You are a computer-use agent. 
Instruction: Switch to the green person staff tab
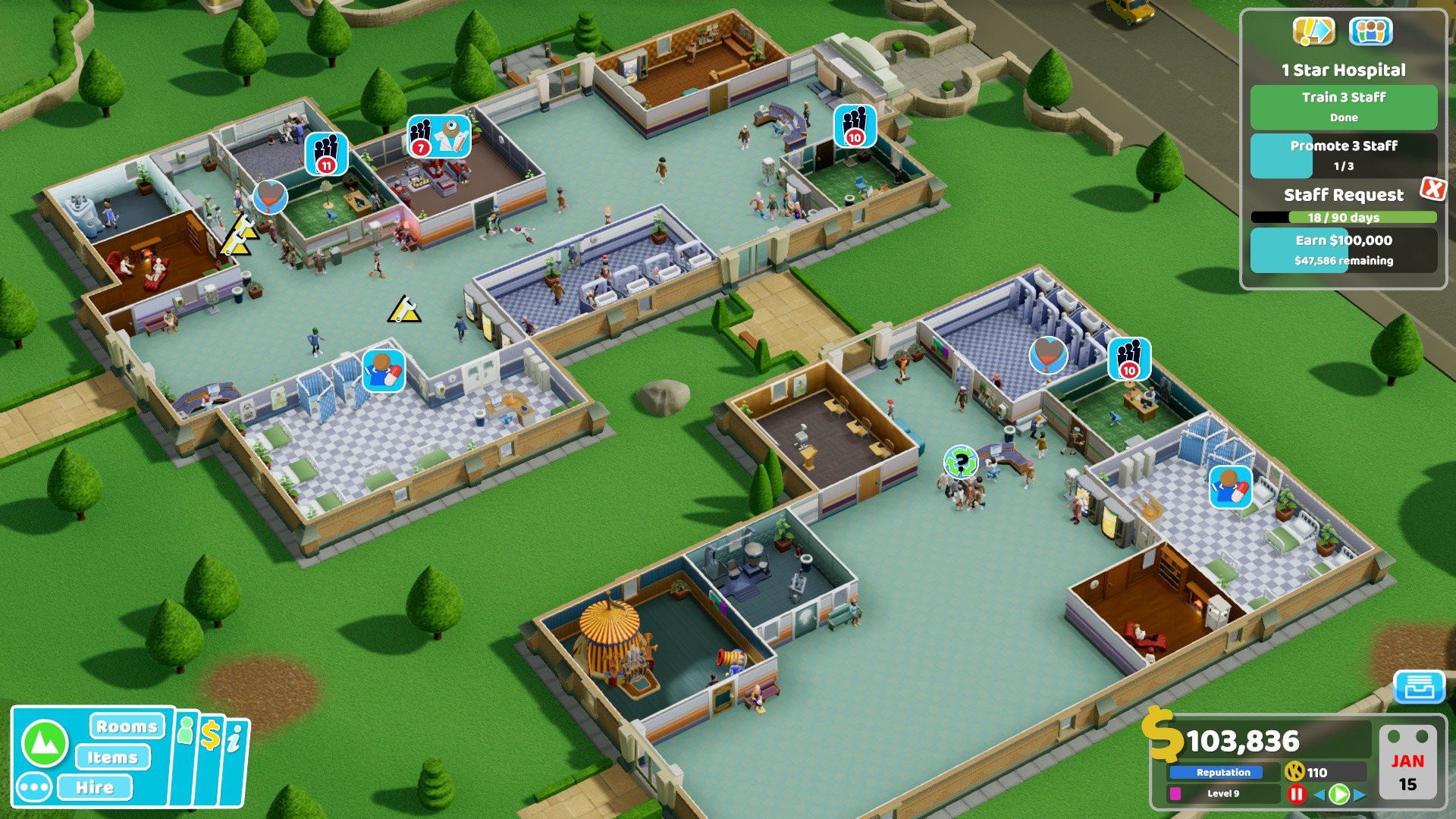pos(185,731)
